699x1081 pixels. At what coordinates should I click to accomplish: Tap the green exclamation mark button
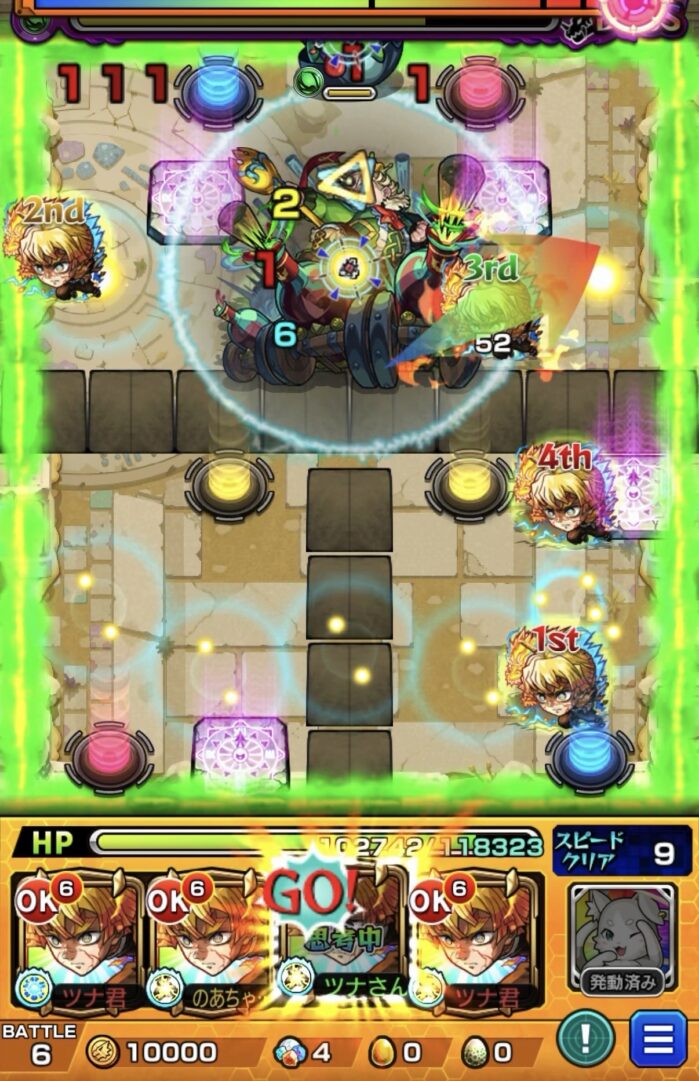[586, 1039]
